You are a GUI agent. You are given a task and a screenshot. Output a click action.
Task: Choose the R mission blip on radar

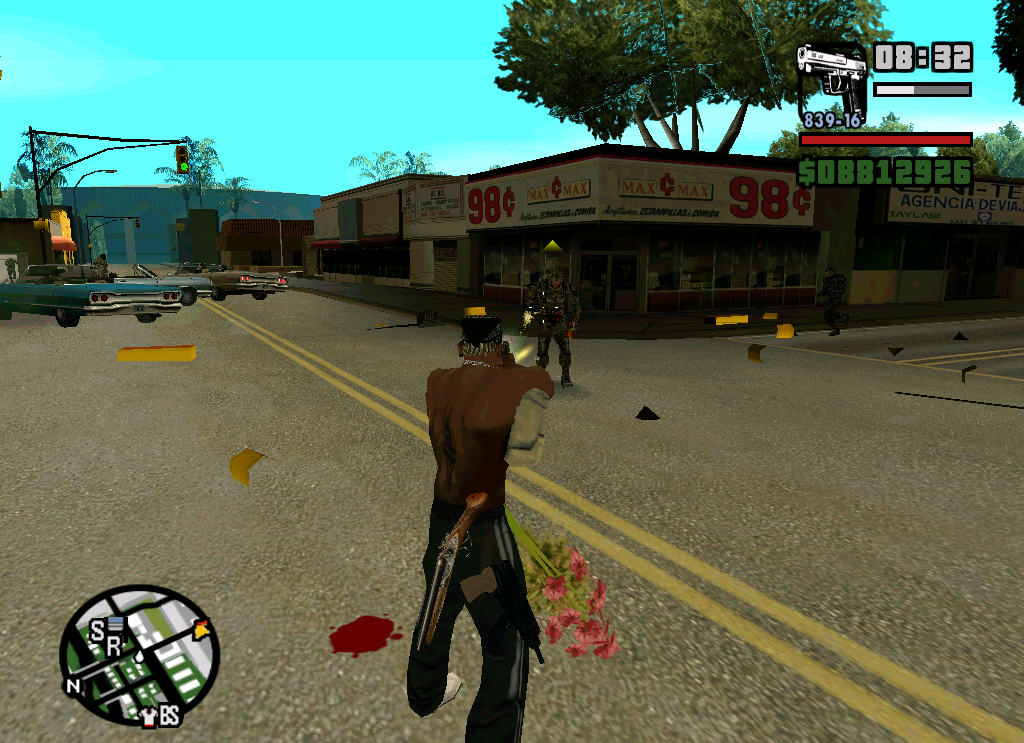[113, 647]
